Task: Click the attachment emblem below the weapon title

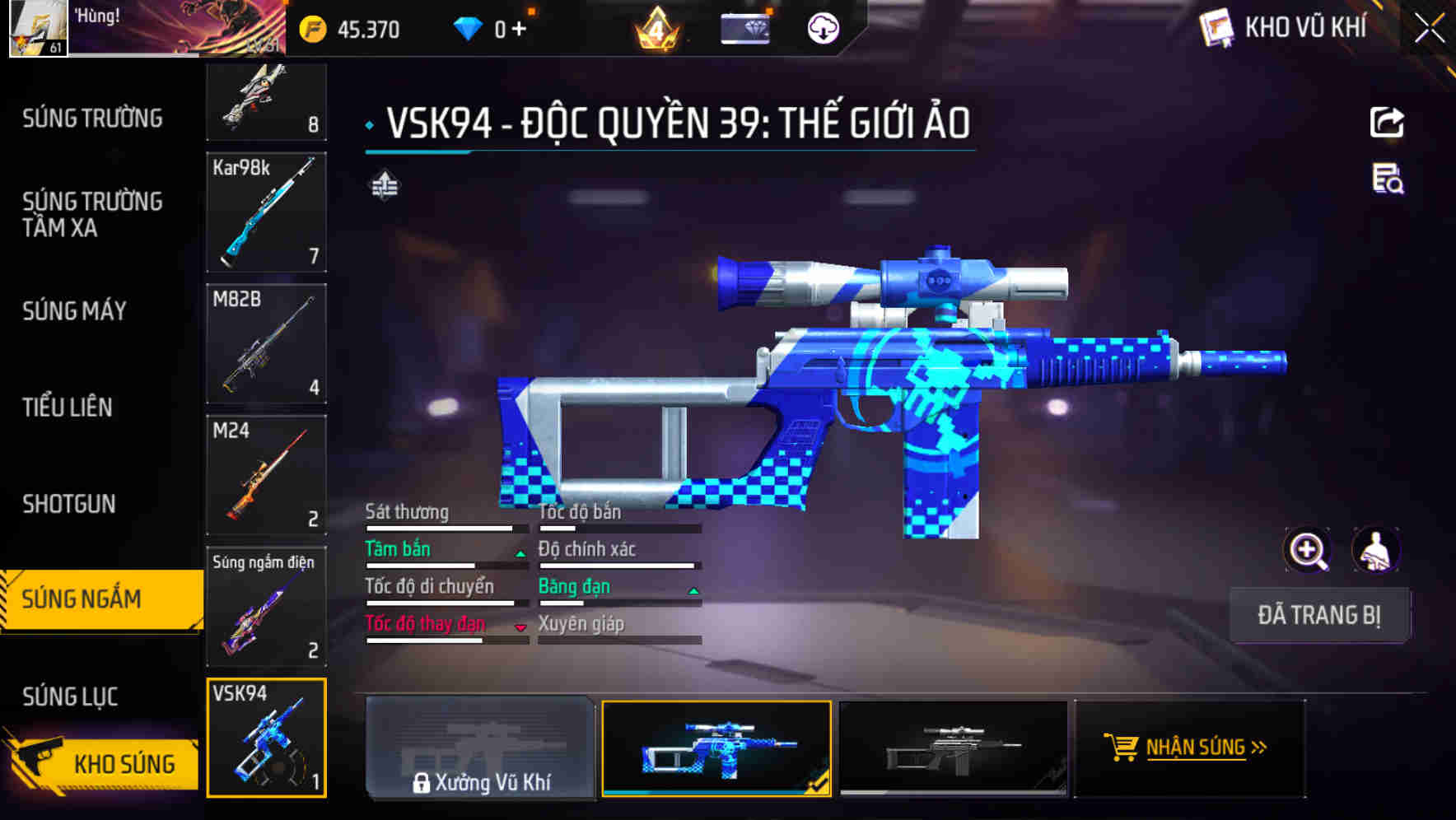Action: tap(384, 186)
